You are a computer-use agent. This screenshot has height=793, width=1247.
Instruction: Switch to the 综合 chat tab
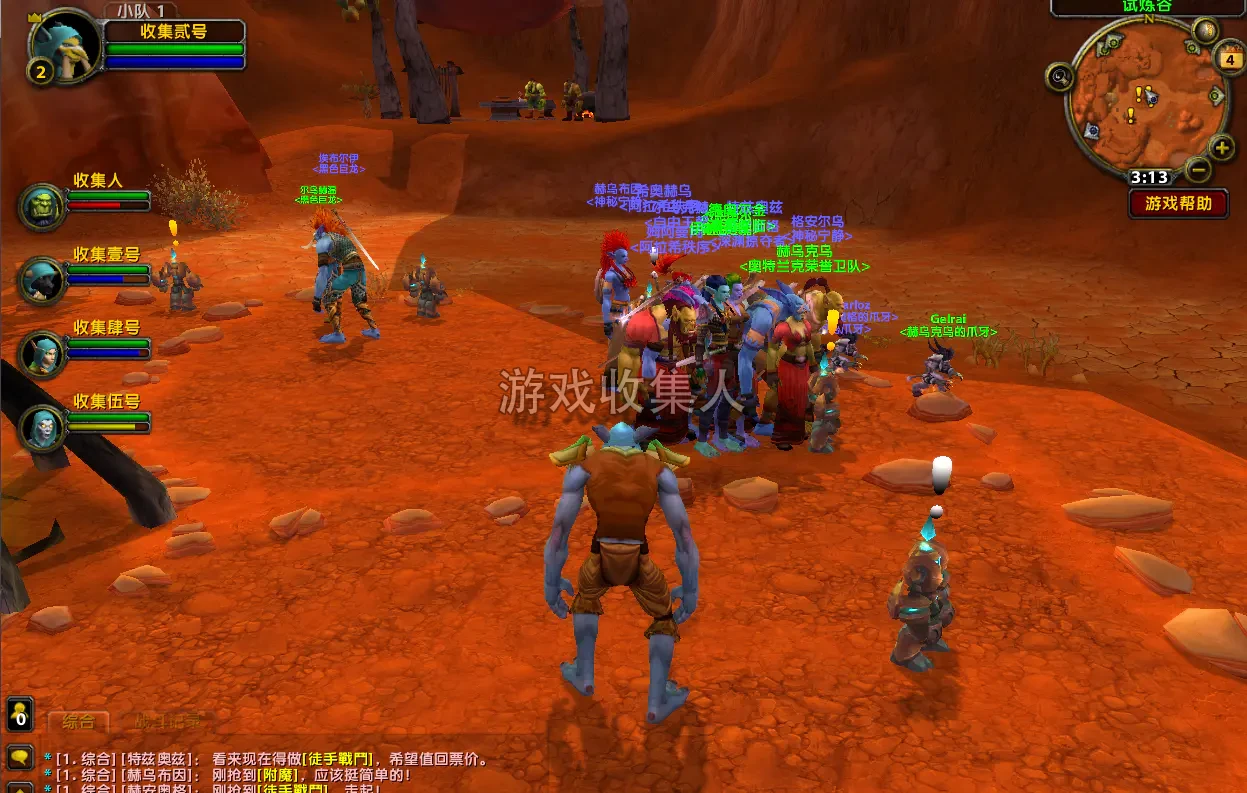(x=79, y=721)
